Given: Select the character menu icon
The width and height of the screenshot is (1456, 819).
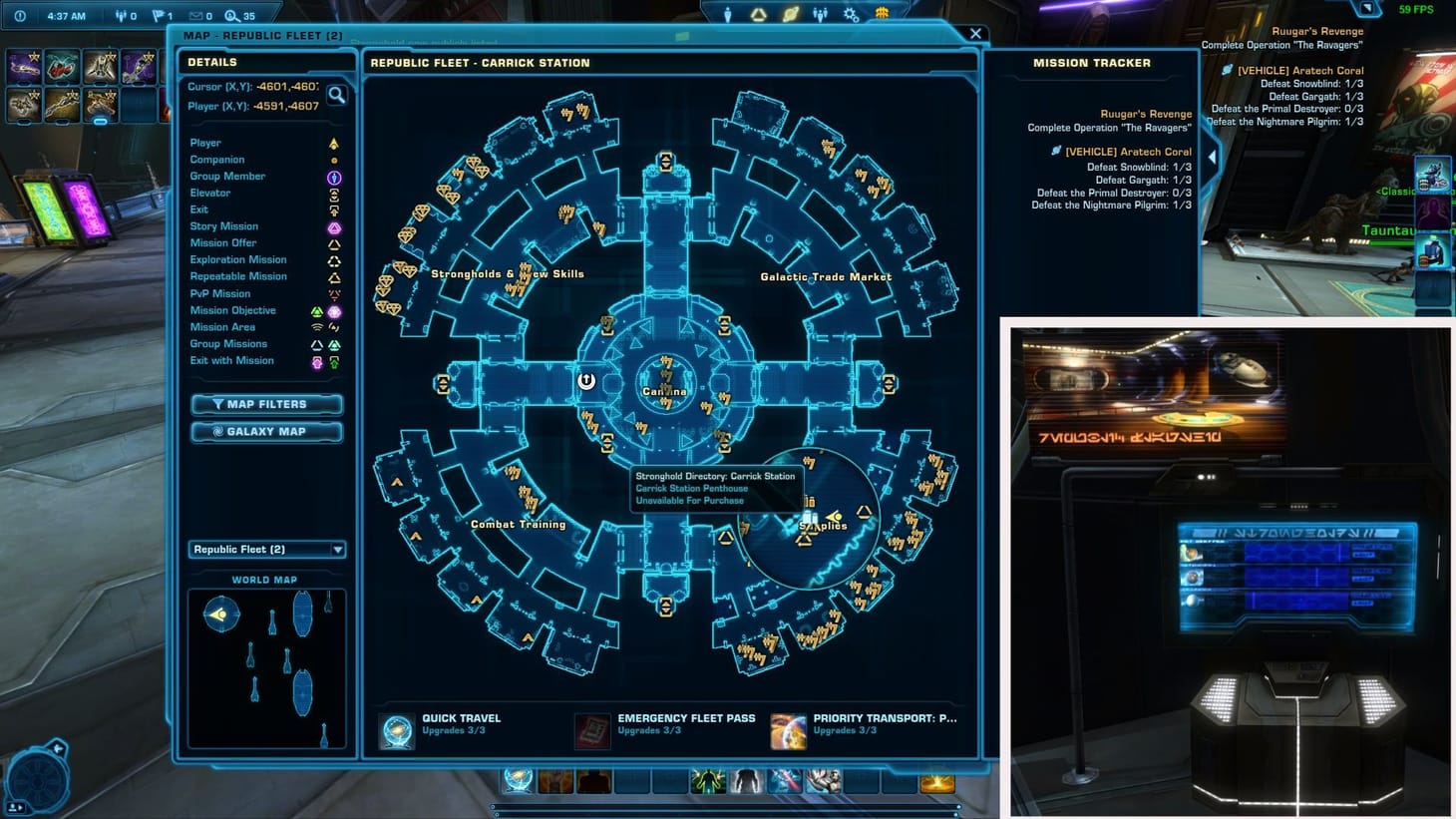Looking at the screenshot, I should point(728,14).
